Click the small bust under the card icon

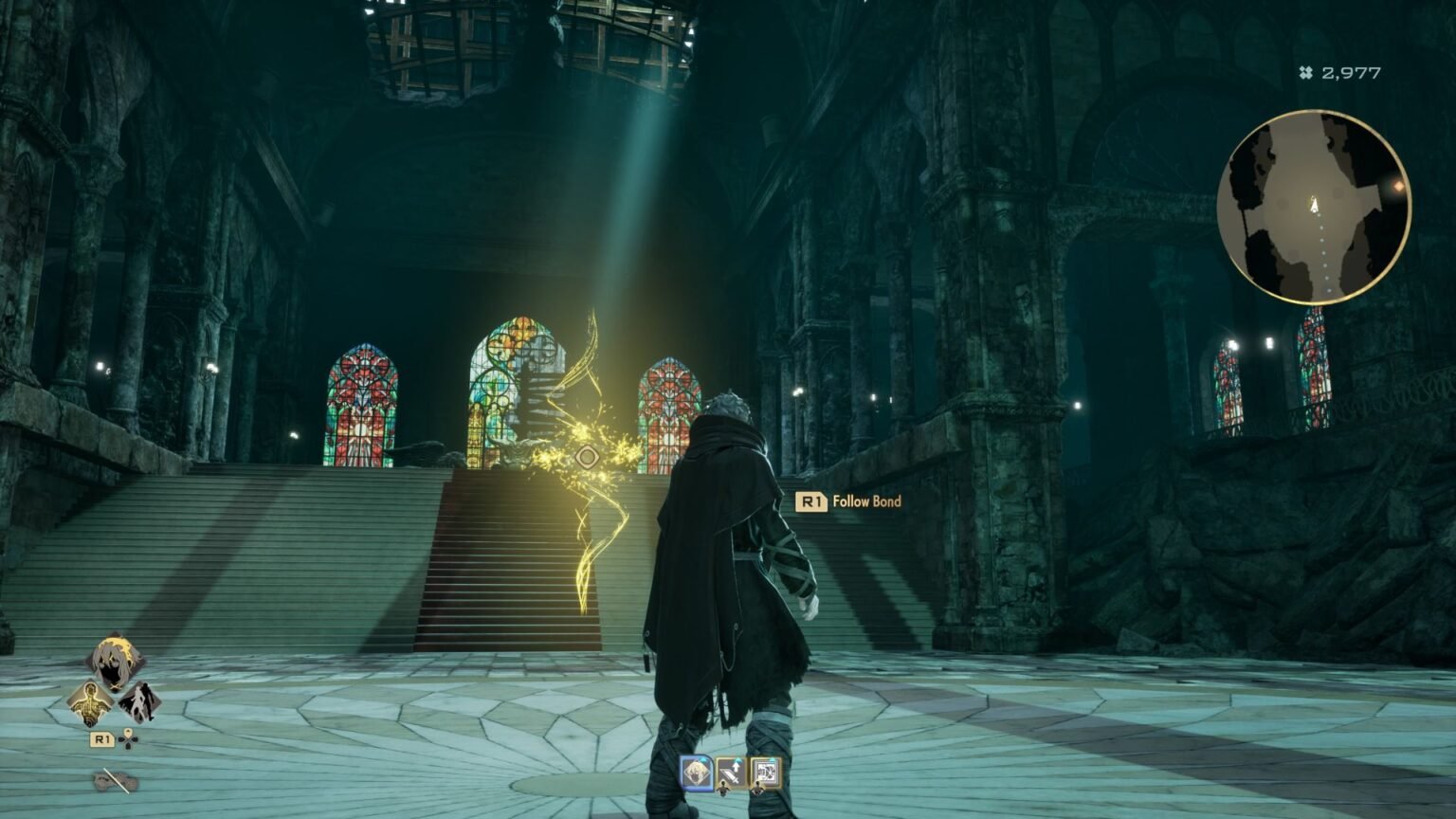tap(758, 791)
